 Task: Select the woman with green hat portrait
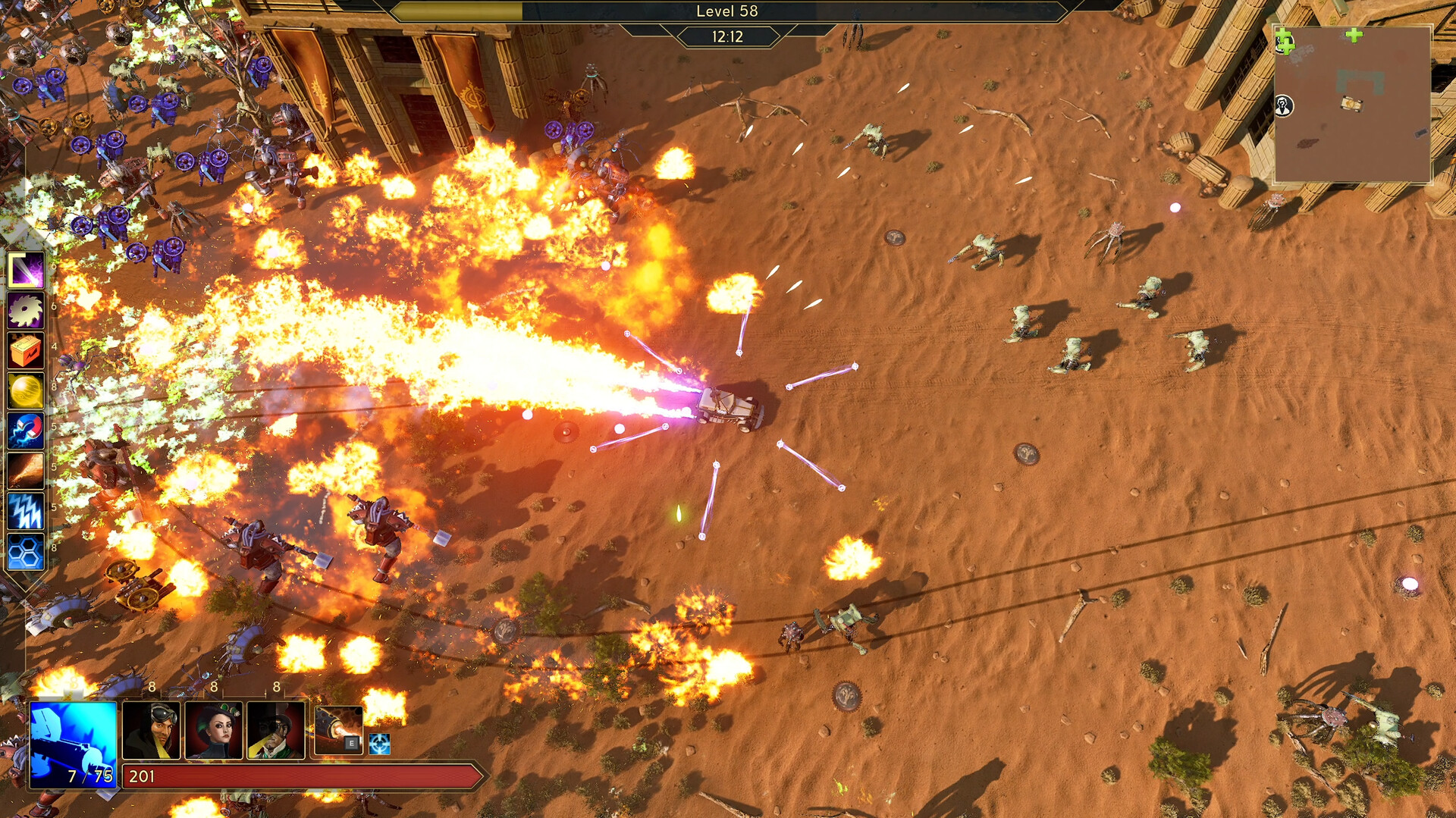214,730
